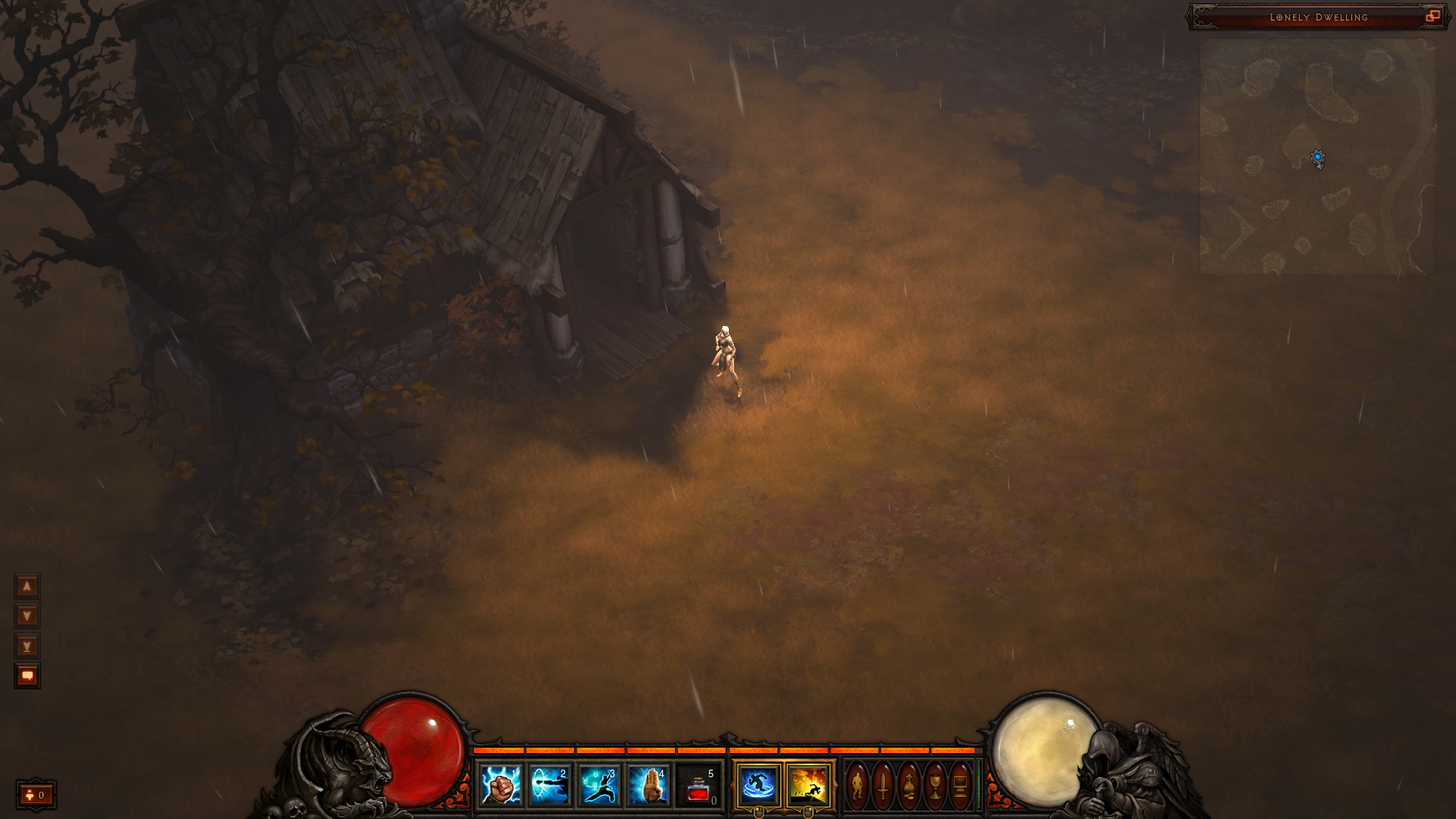Expand the map using the overlapping squares icon
1456x819 pixels.
click(x=1432, y=16)
